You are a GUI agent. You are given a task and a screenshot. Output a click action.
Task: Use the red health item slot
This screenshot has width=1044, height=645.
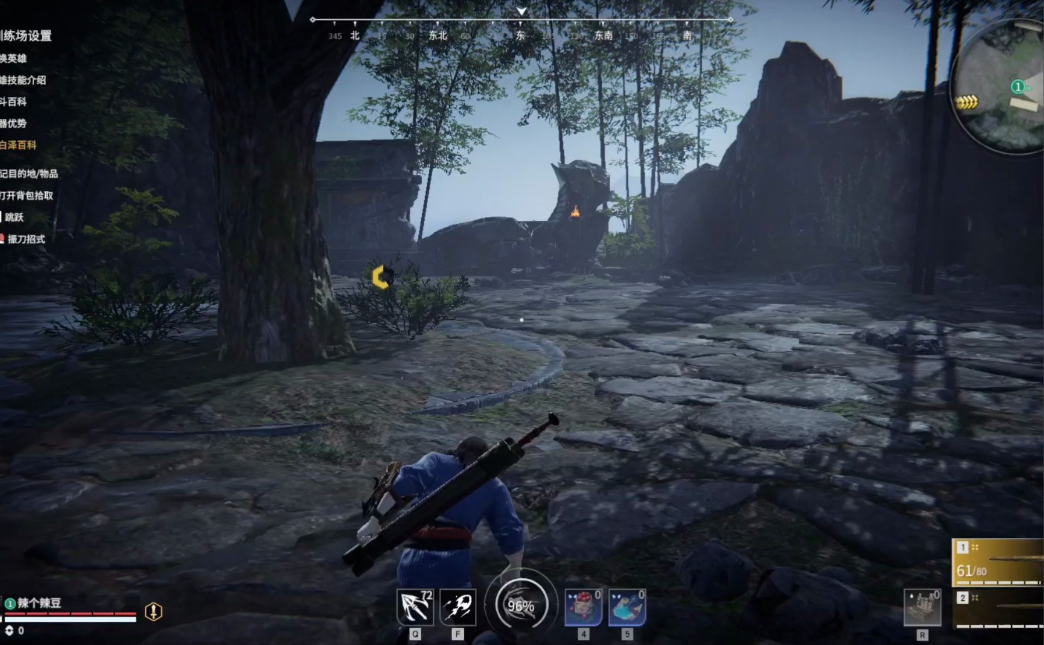(583, 606)
